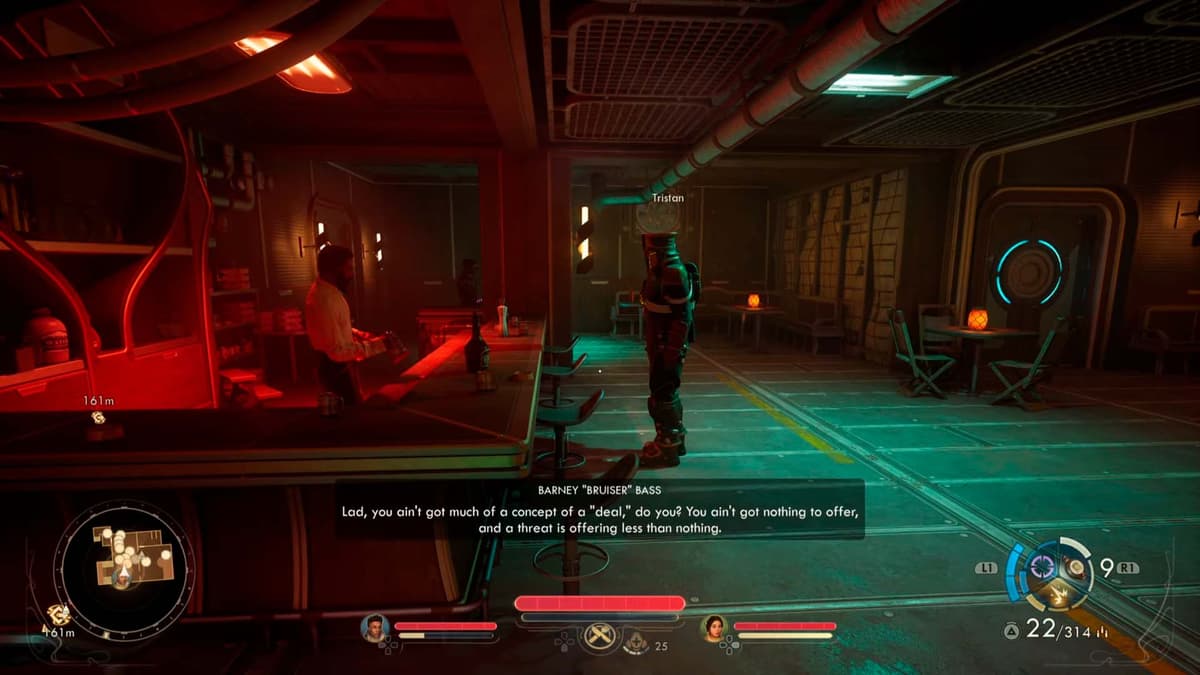Image resolution: width=1200 pixels, height=675 pixels.
Task: Activate the purple crosshair ability
Action: pyautogui.click(x=1043, y=567)
